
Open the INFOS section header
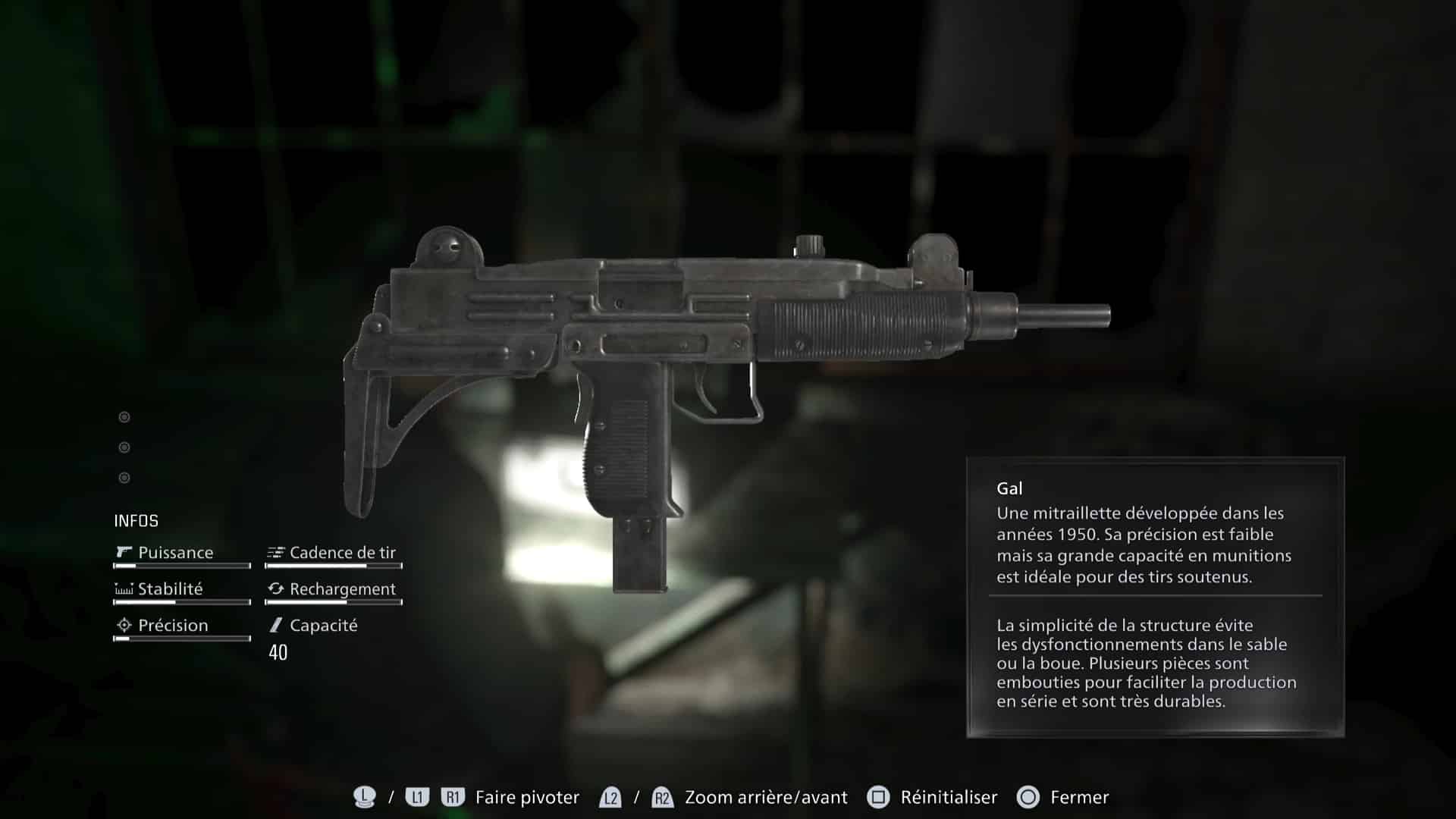point(135,521)
